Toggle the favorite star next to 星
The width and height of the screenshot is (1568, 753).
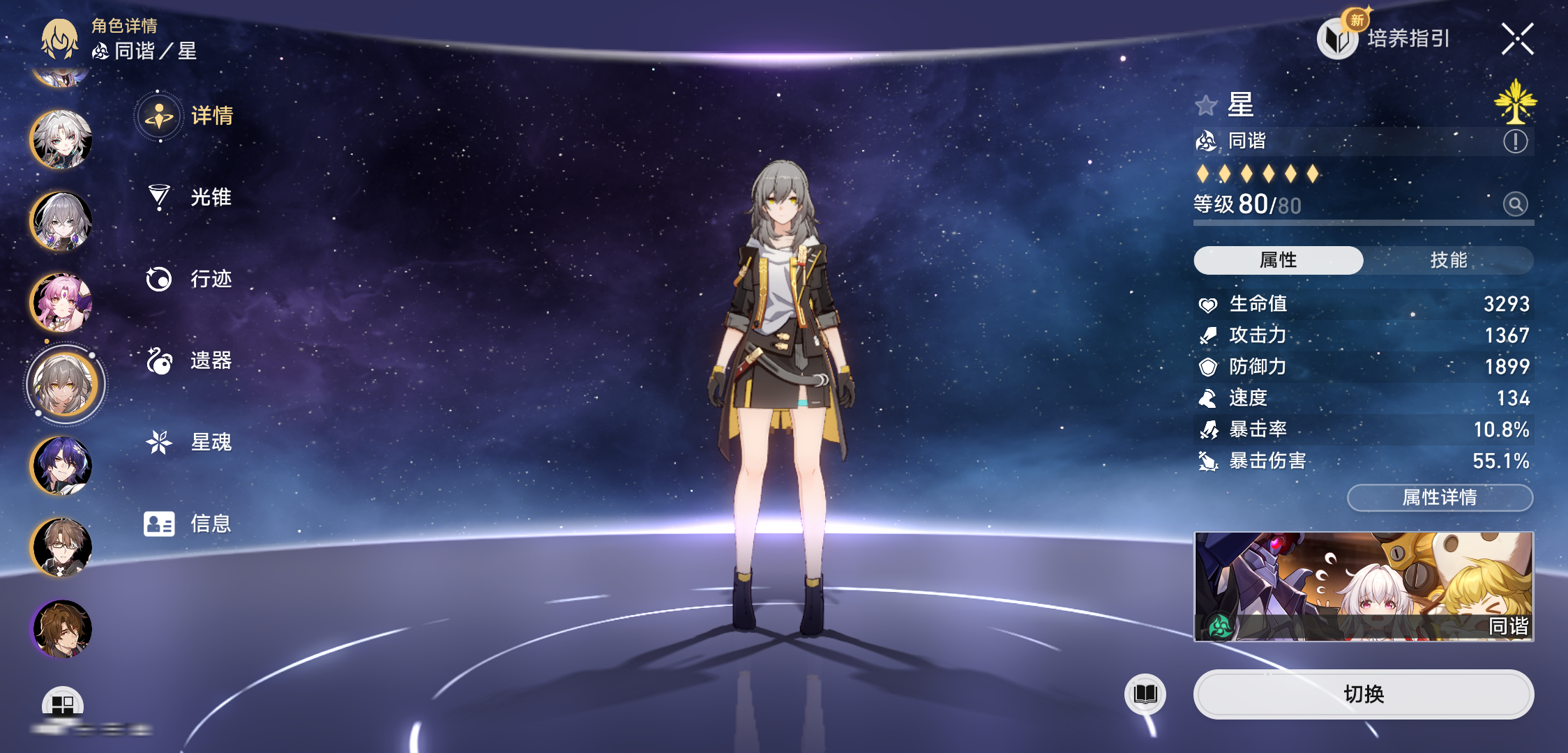[1206, 106]
